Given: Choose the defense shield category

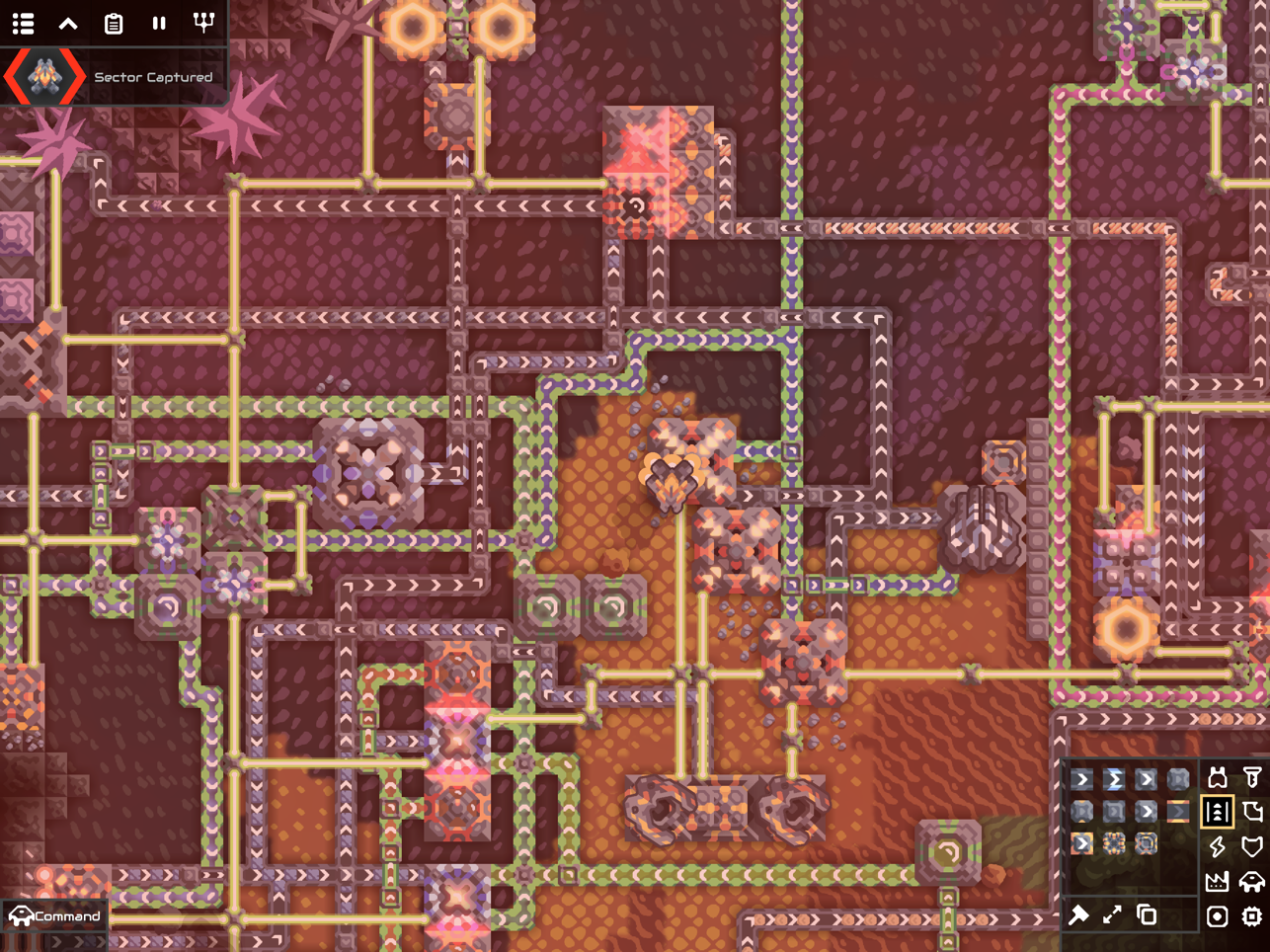Looking at the screenshot, I should (x=1252, y=846).
